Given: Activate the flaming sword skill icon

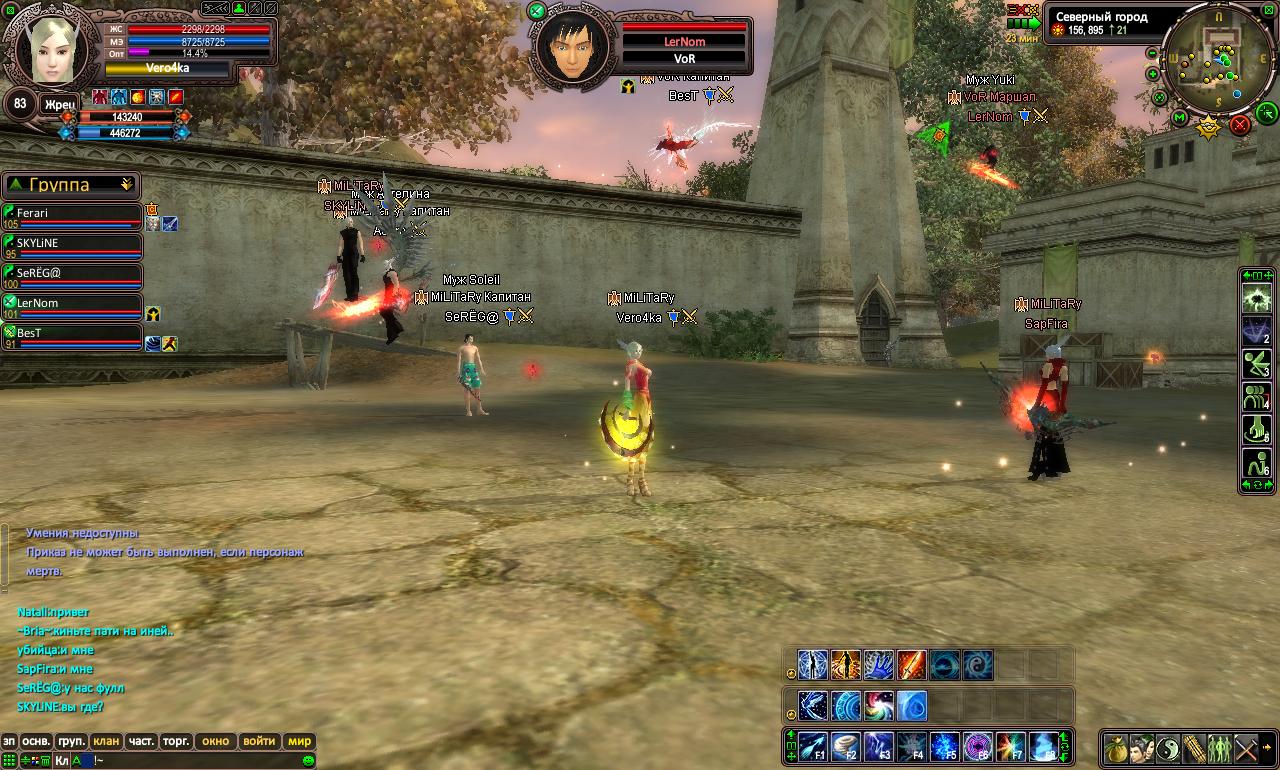Looking at the screenshot, I should pos(911,665).
